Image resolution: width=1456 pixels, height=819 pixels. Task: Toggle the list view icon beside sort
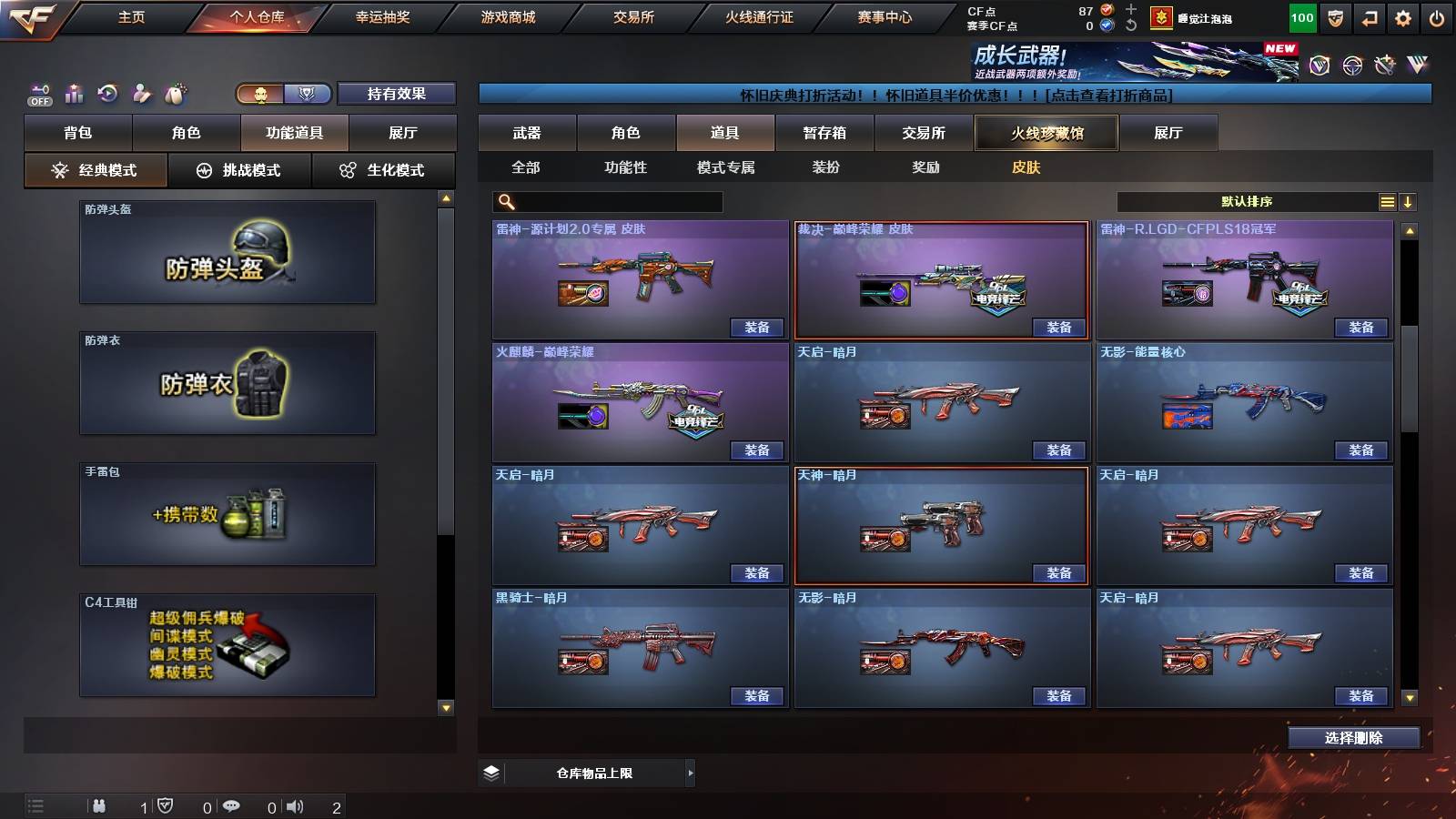(1387, 200)
